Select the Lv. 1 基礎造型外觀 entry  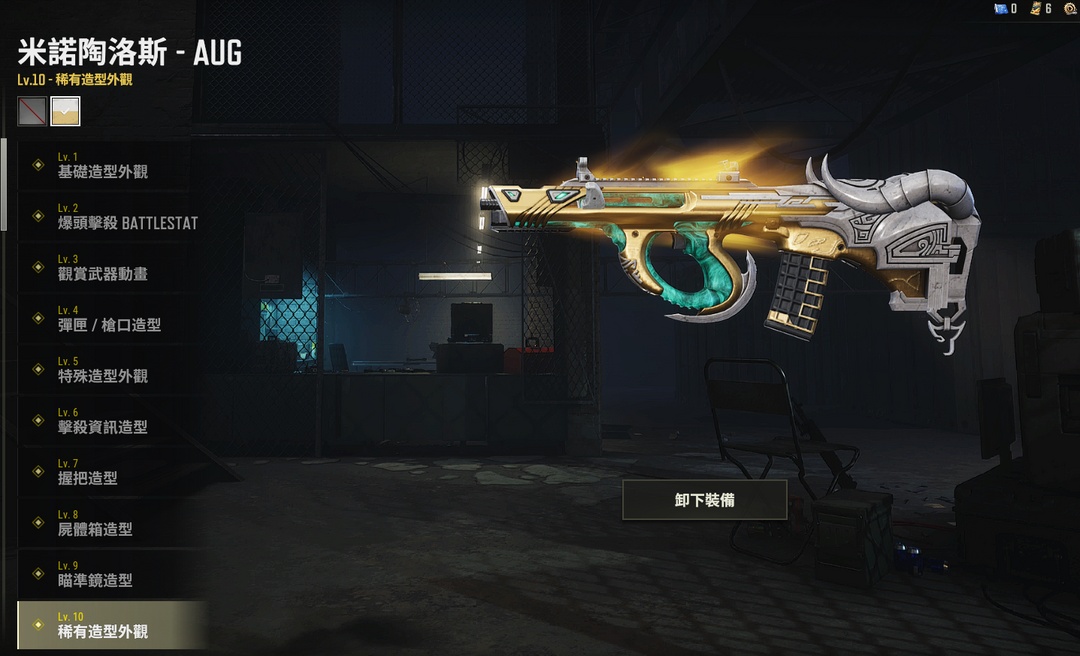pyautogui.click(x=105, y=165)
